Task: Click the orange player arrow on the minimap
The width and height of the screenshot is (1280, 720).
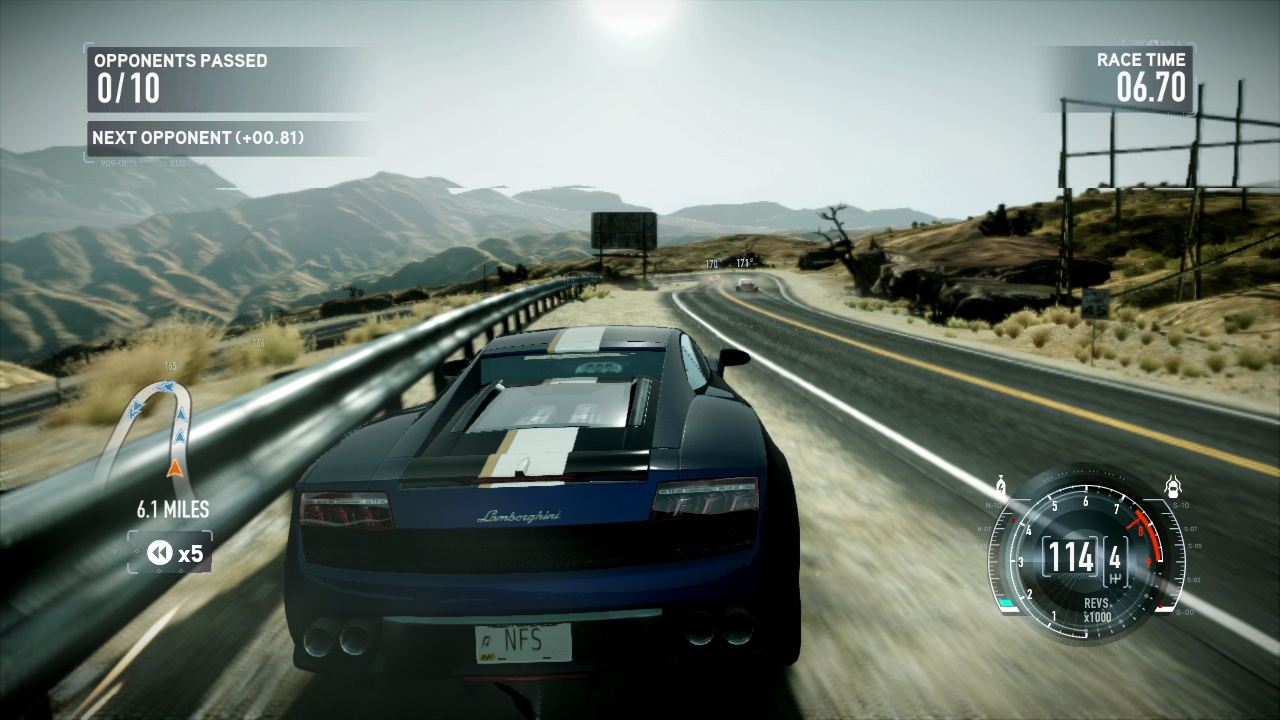Action: [x=175, y=466]
